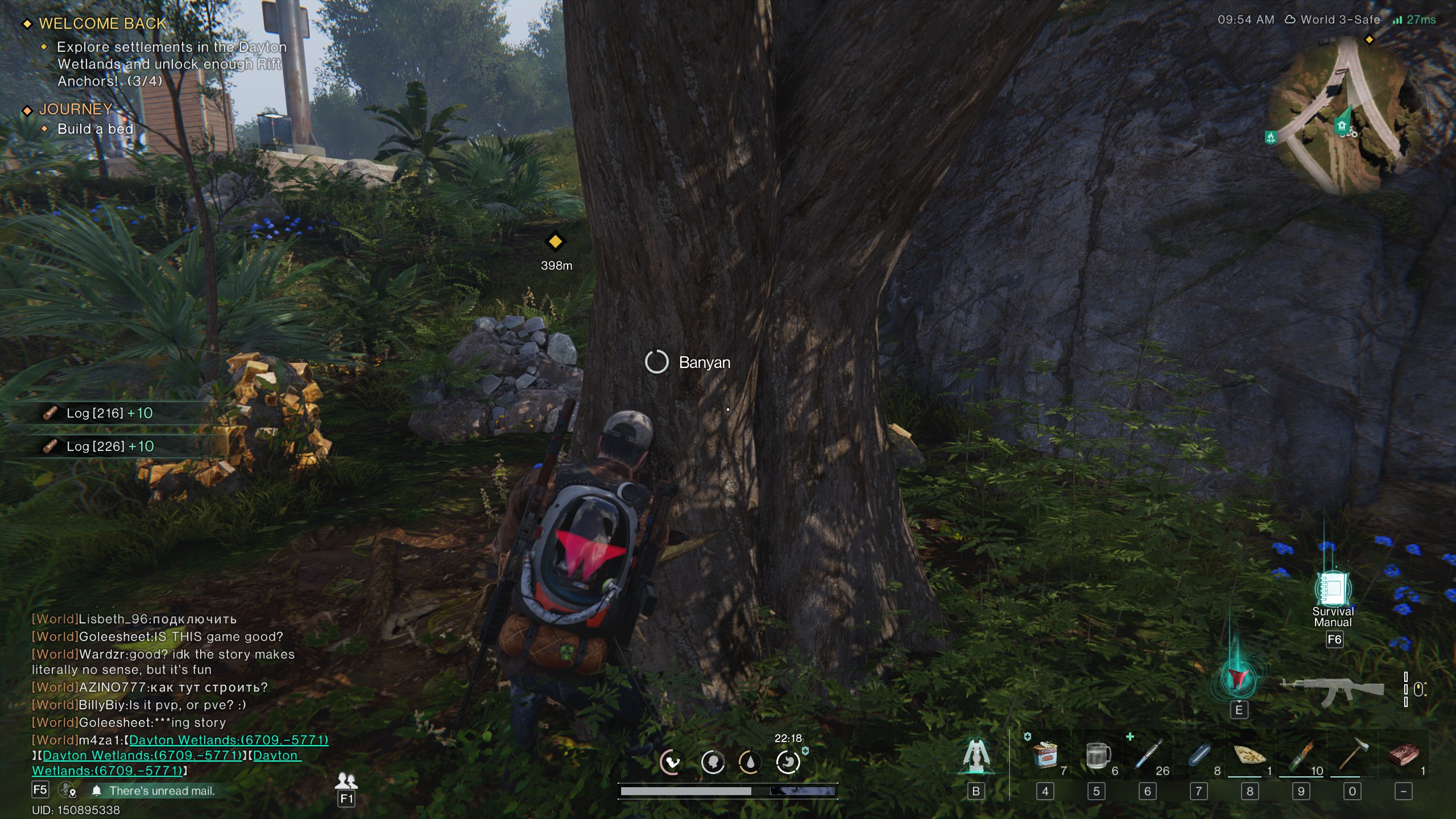Select the flatbread food slot
1456x819 pixels.
coord(1250,756)
